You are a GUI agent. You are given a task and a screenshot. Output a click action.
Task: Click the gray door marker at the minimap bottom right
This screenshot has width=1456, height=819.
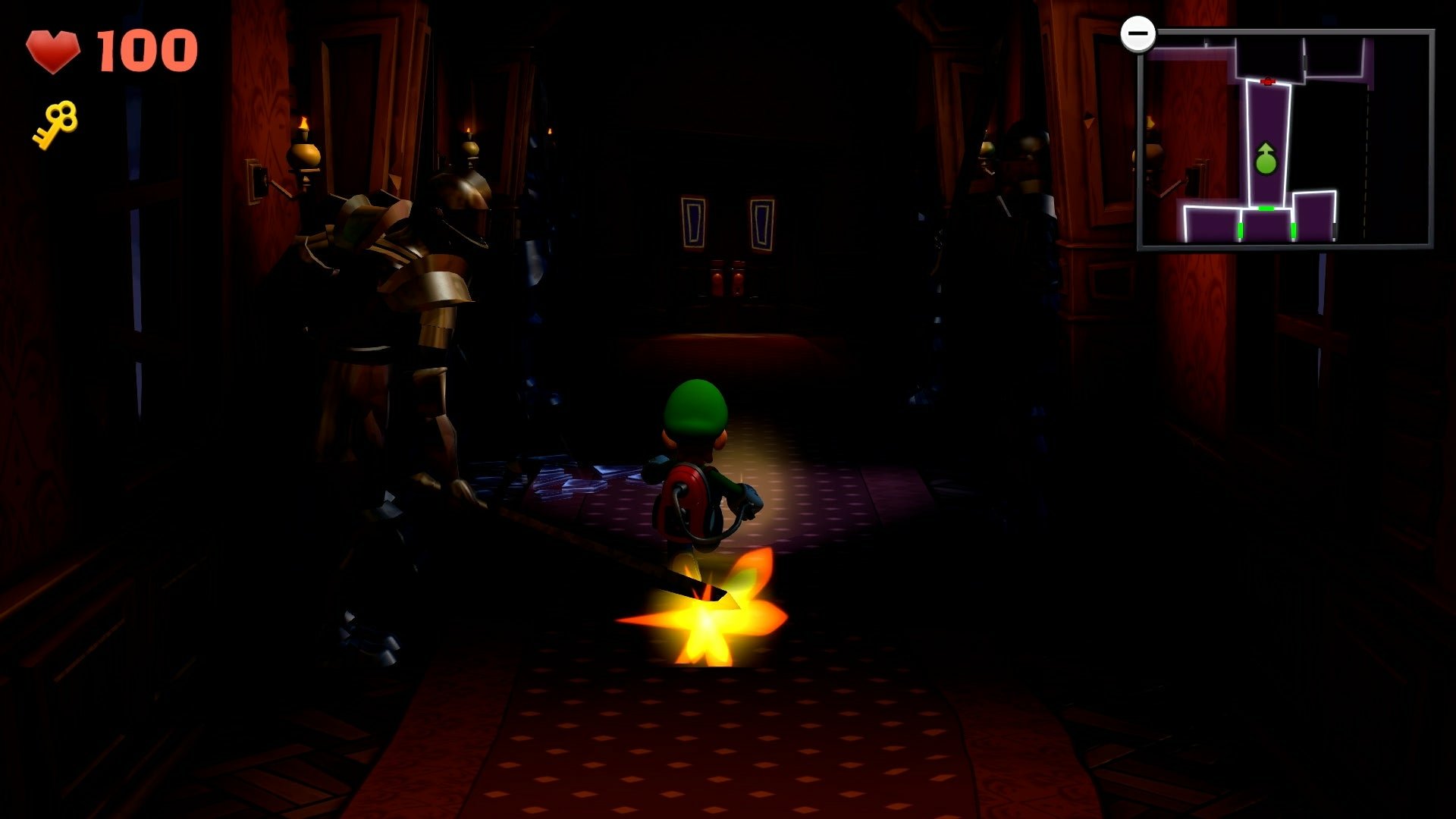point(1335,231)
